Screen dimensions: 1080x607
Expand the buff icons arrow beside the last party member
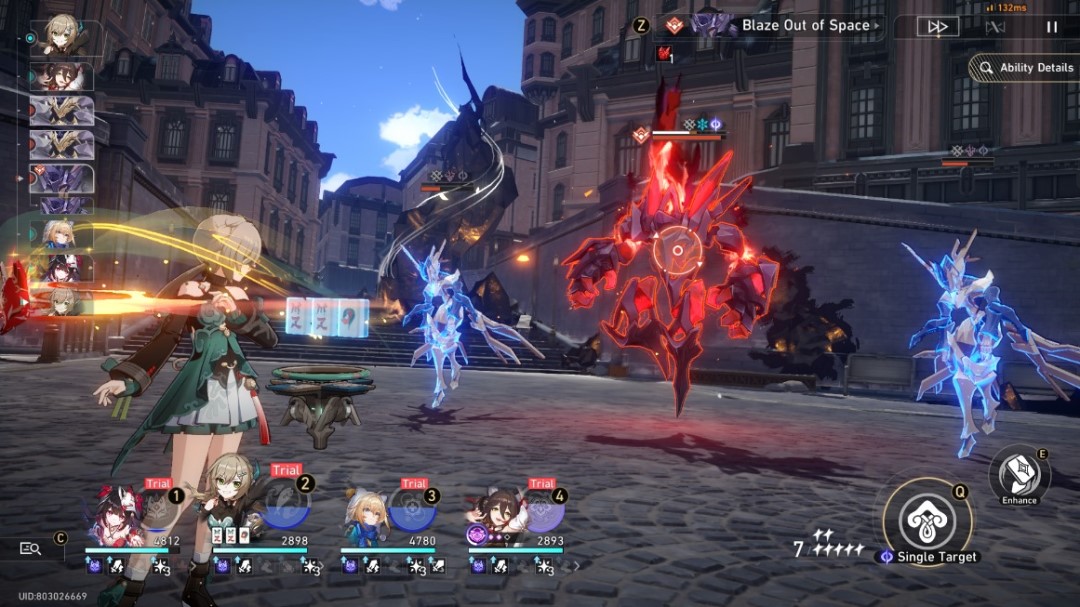[x=576, y=566]
